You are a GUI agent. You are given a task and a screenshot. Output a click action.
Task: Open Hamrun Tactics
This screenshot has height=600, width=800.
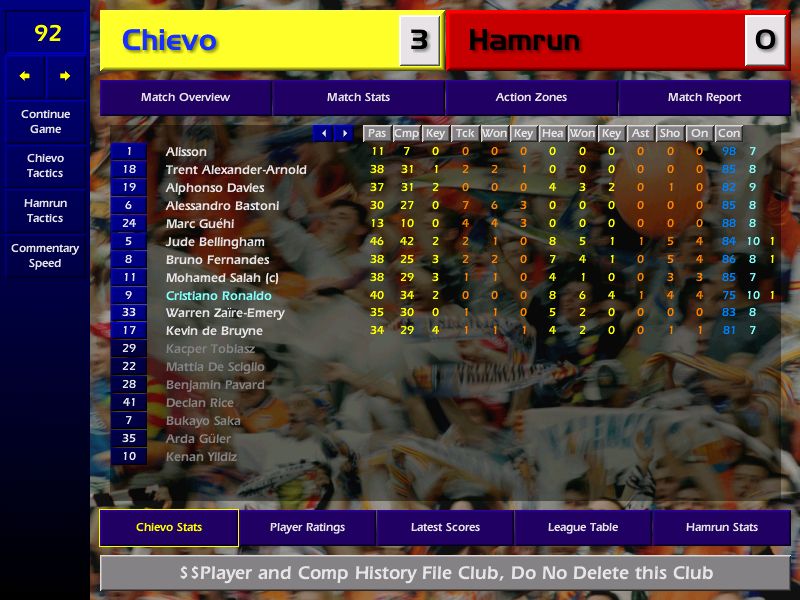click(x=45, y=210)
